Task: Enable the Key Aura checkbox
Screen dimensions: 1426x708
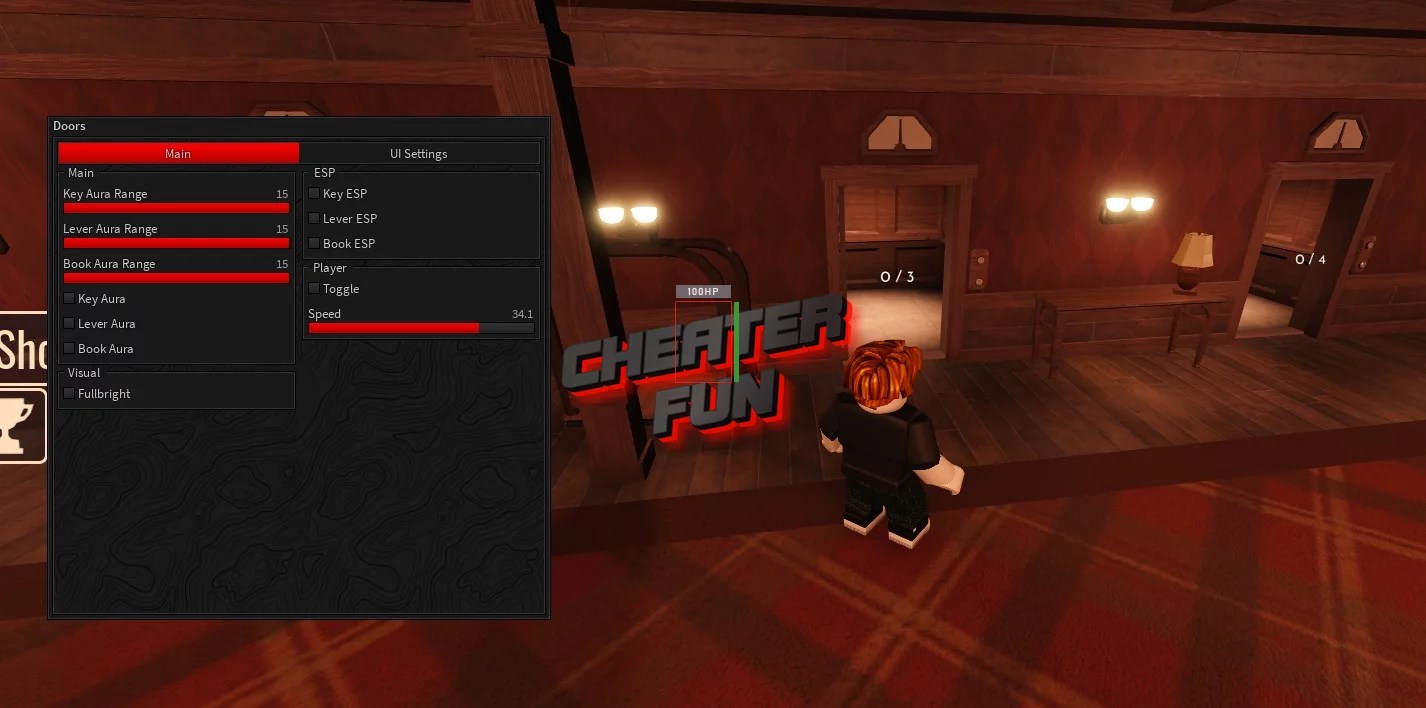Action: pos(69,298)
